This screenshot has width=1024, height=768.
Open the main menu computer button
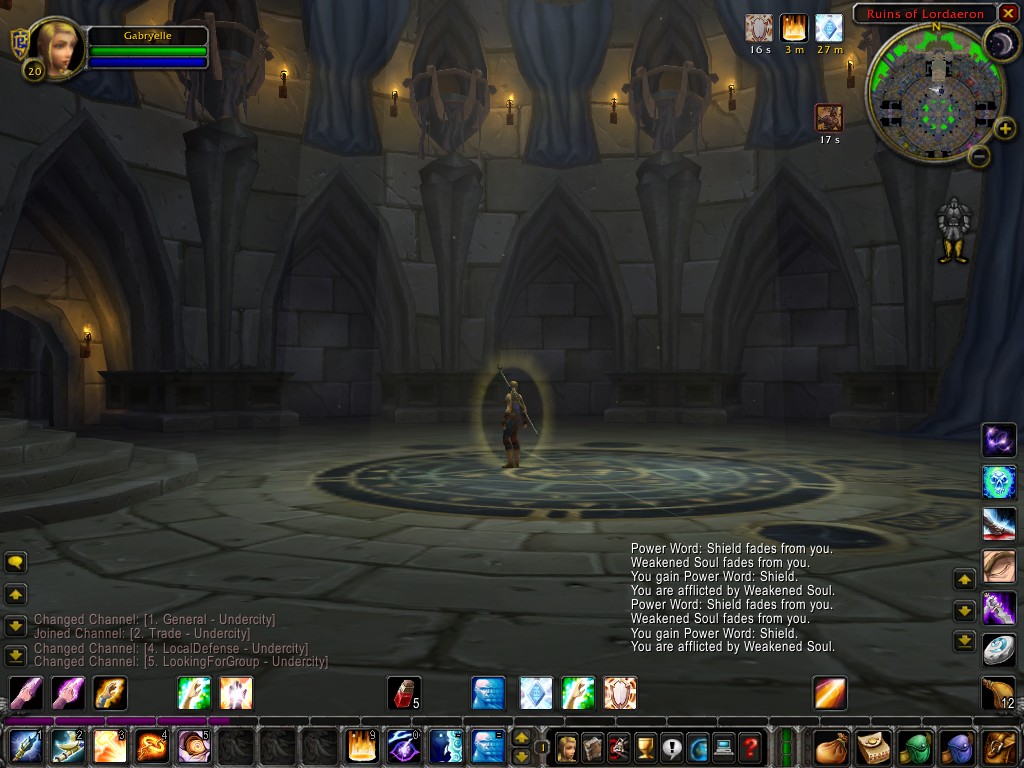click(724, 747)
